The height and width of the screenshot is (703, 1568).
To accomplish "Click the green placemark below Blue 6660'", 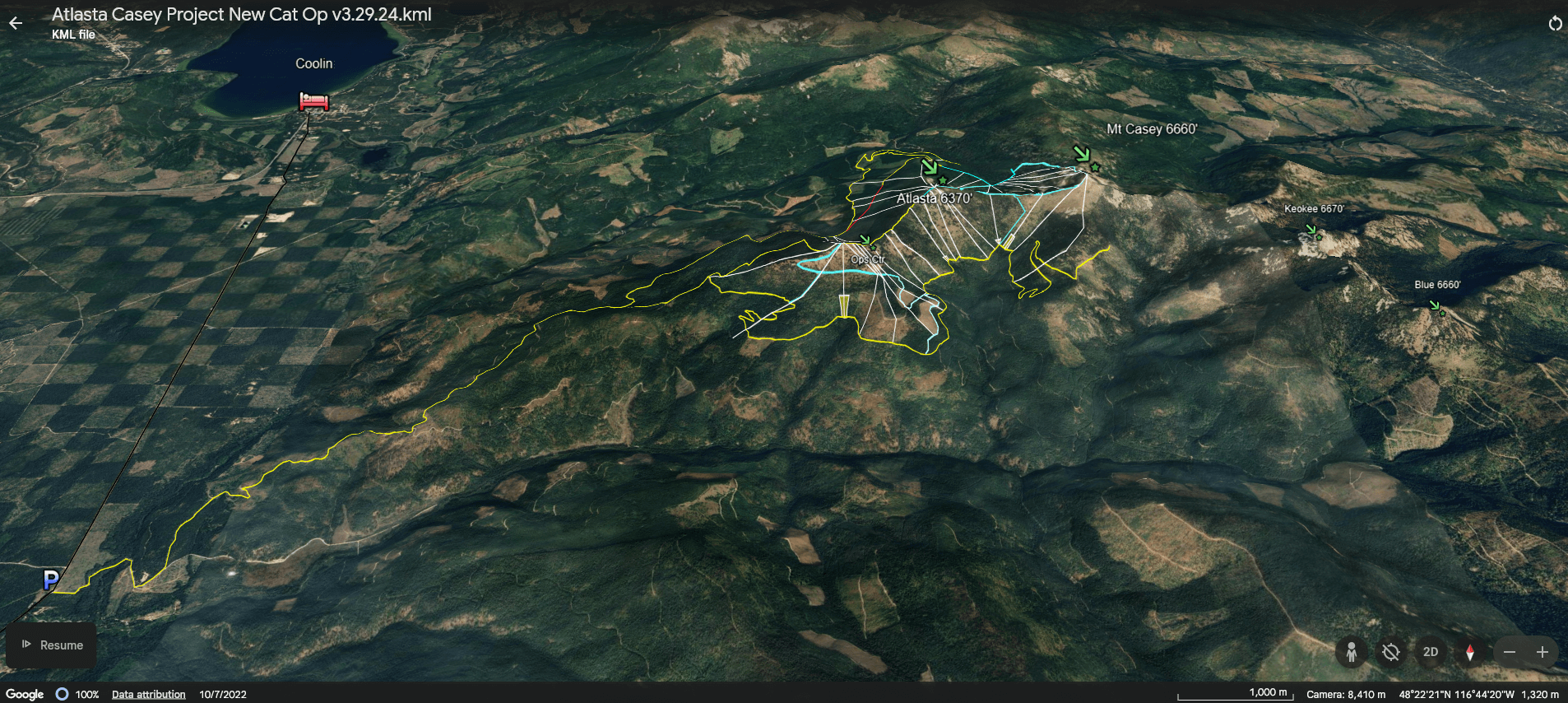I will tap(1443, 313).
